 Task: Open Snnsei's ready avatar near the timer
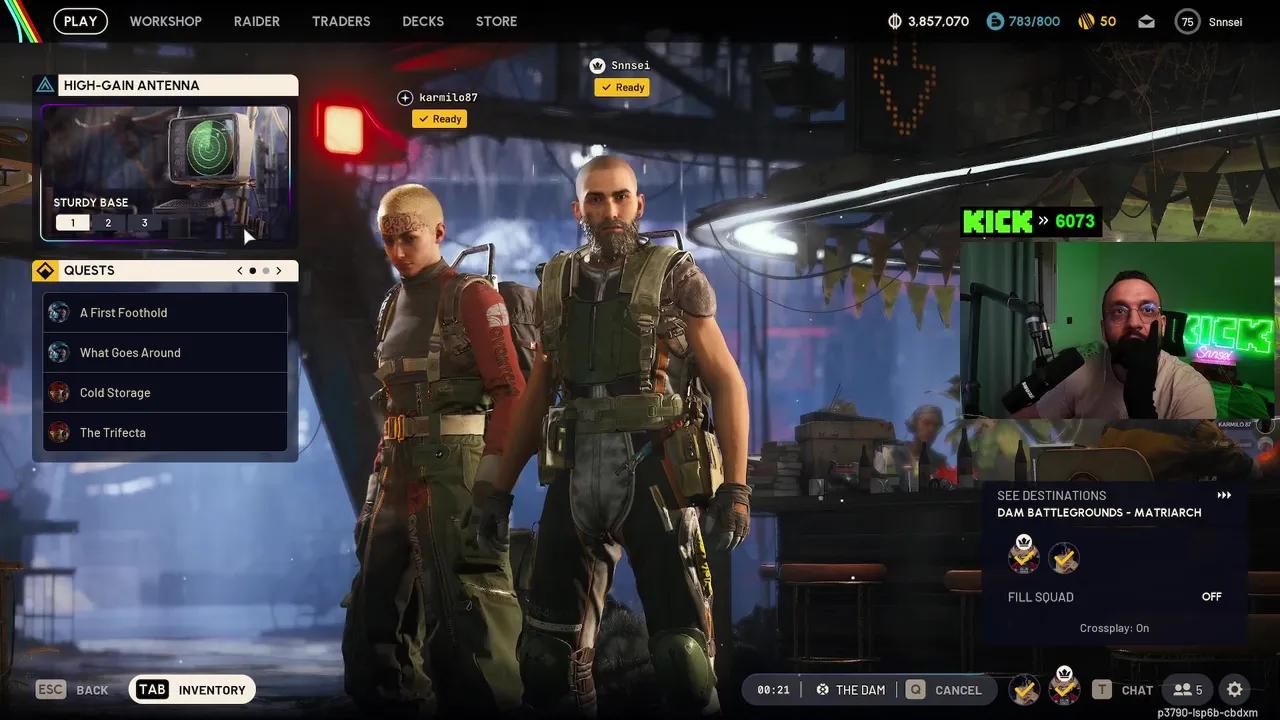coord(1064,689)
